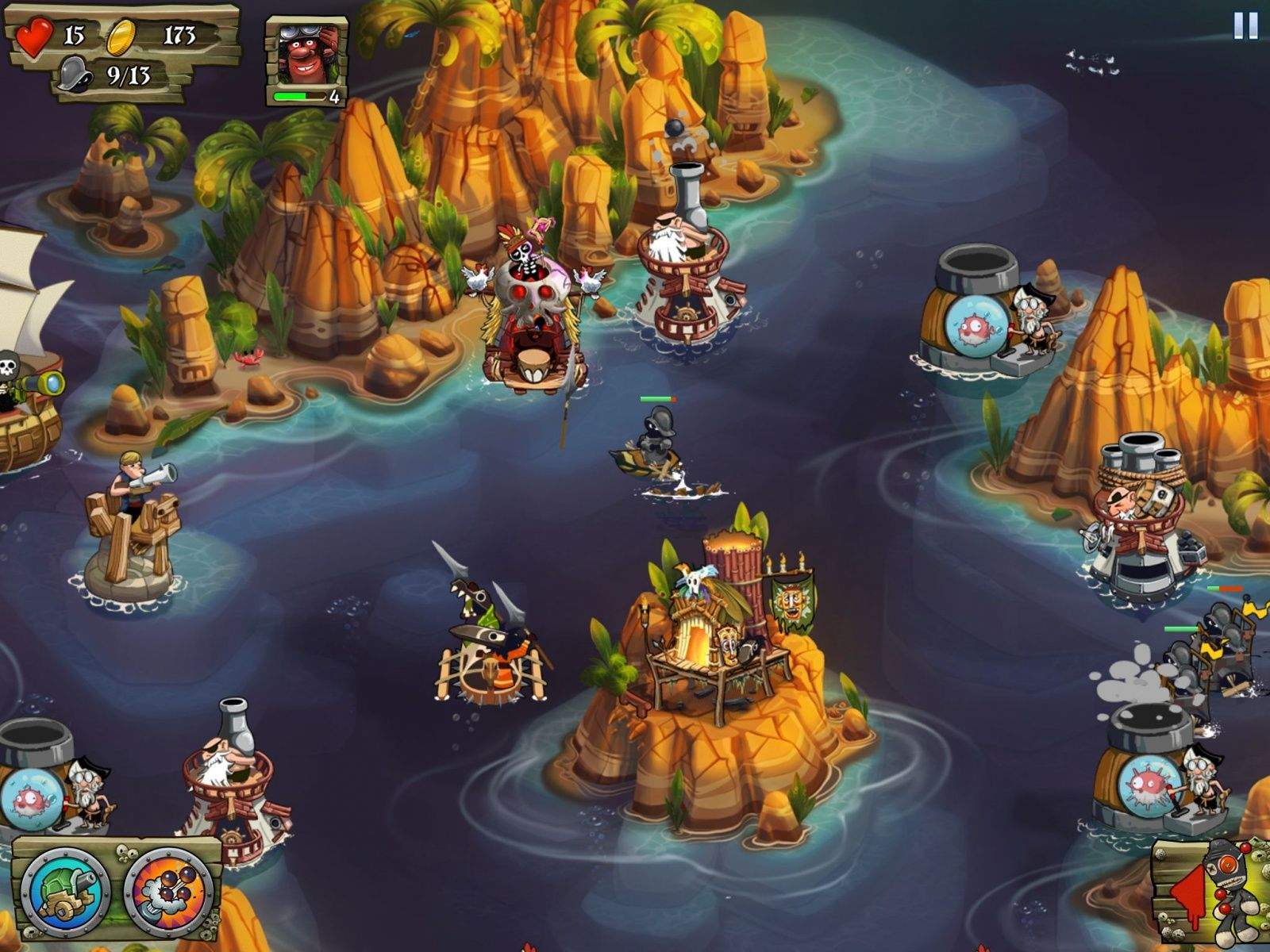Image resolution: width=1270 pixels, height=952 pixels.
Task: Pause the game with the pause button
Action: pyautogui.click(x=1245, y=26)
